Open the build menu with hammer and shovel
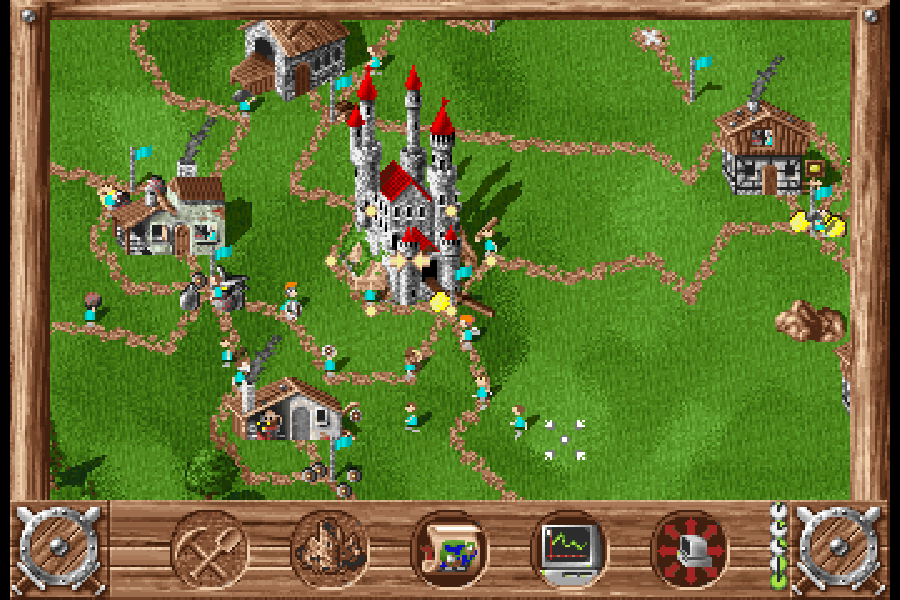900x600 pixels. coord(210,549)
